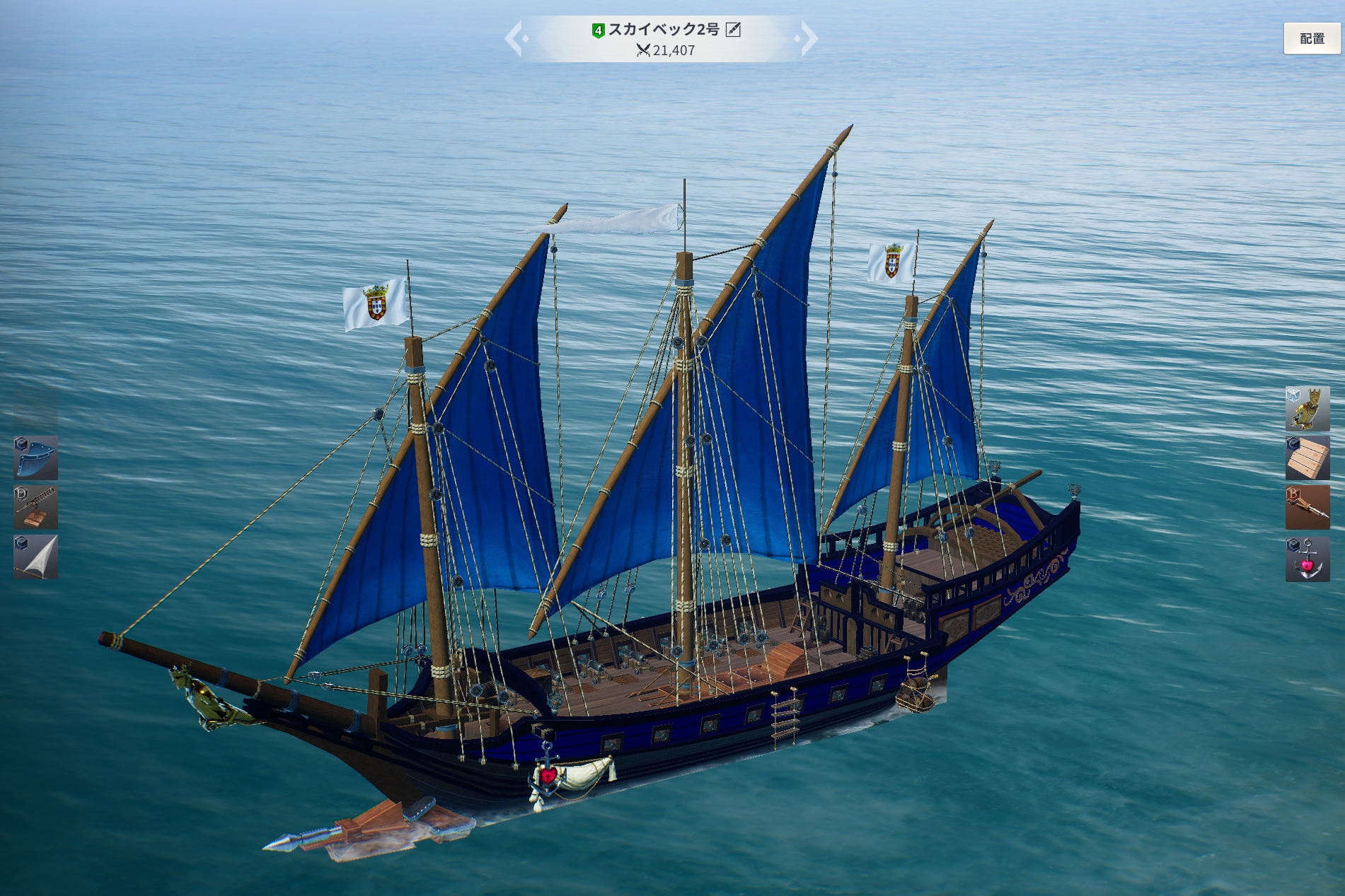Select the B-grade ram spike slot

1307,508
